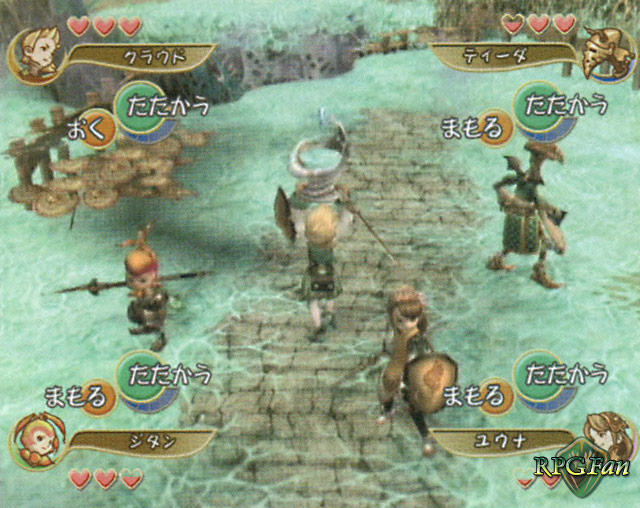Screen dimensions: 640x508
Task: Click ユウナ's brown-haired character portrait
Action: (x=604, y=438)
